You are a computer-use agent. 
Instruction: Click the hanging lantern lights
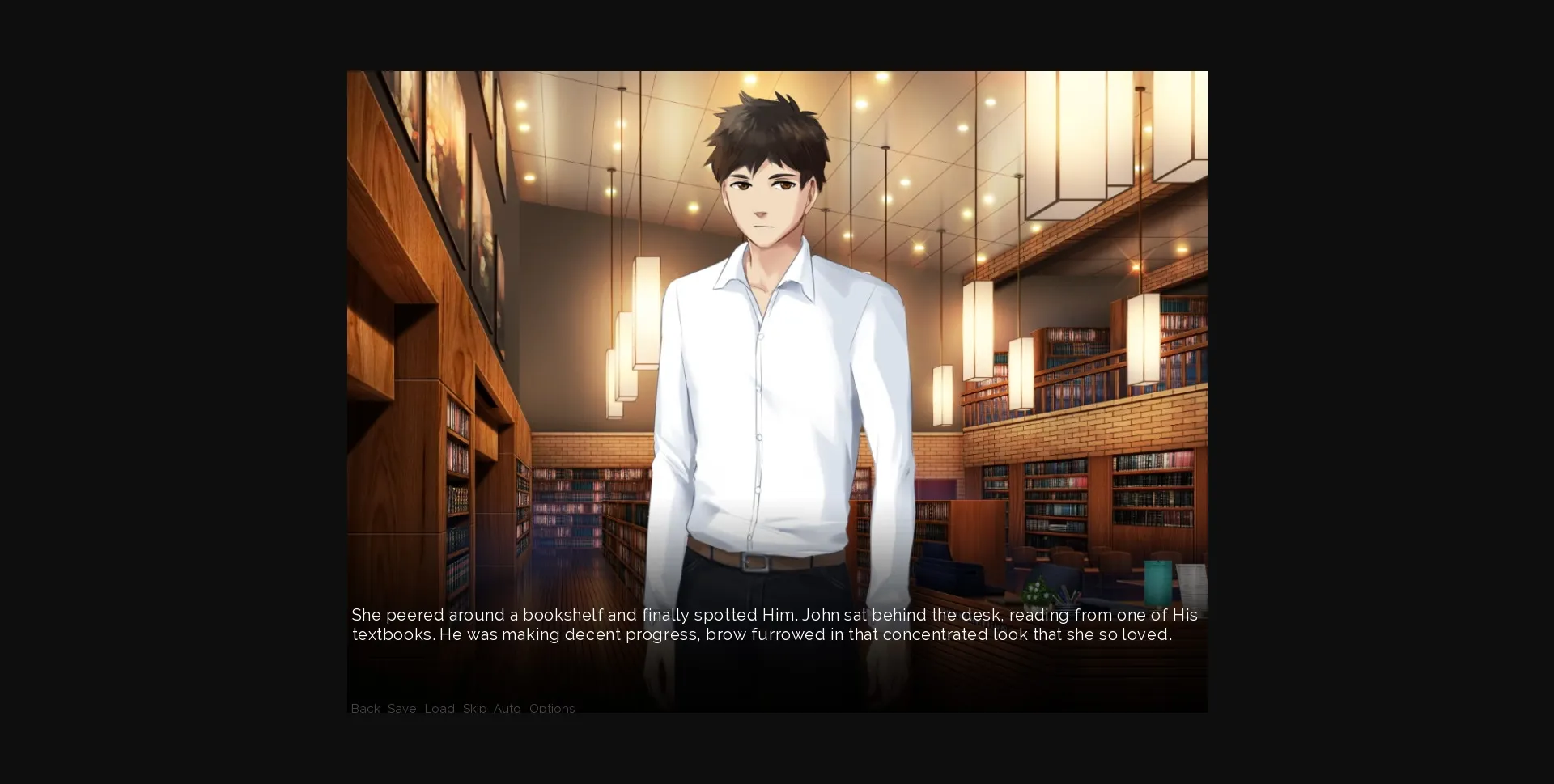tap(639, 340)
